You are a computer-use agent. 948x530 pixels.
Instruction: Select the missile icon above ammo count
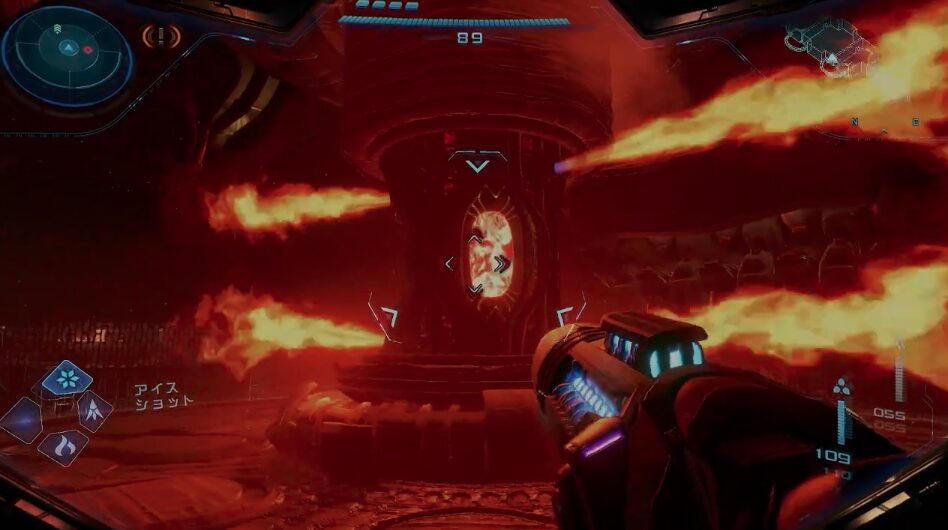click(x=841, y=386)
